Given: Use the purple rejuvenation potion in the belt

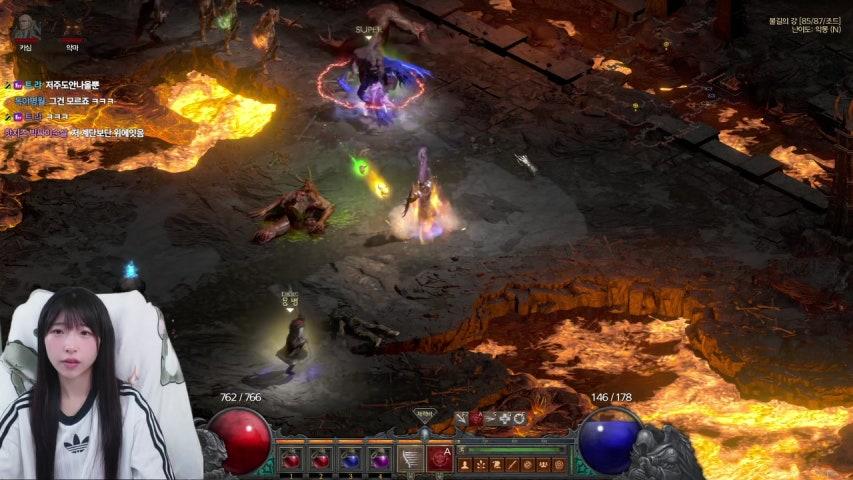Looking at the screenshot, I should click(x=379, y=459).
